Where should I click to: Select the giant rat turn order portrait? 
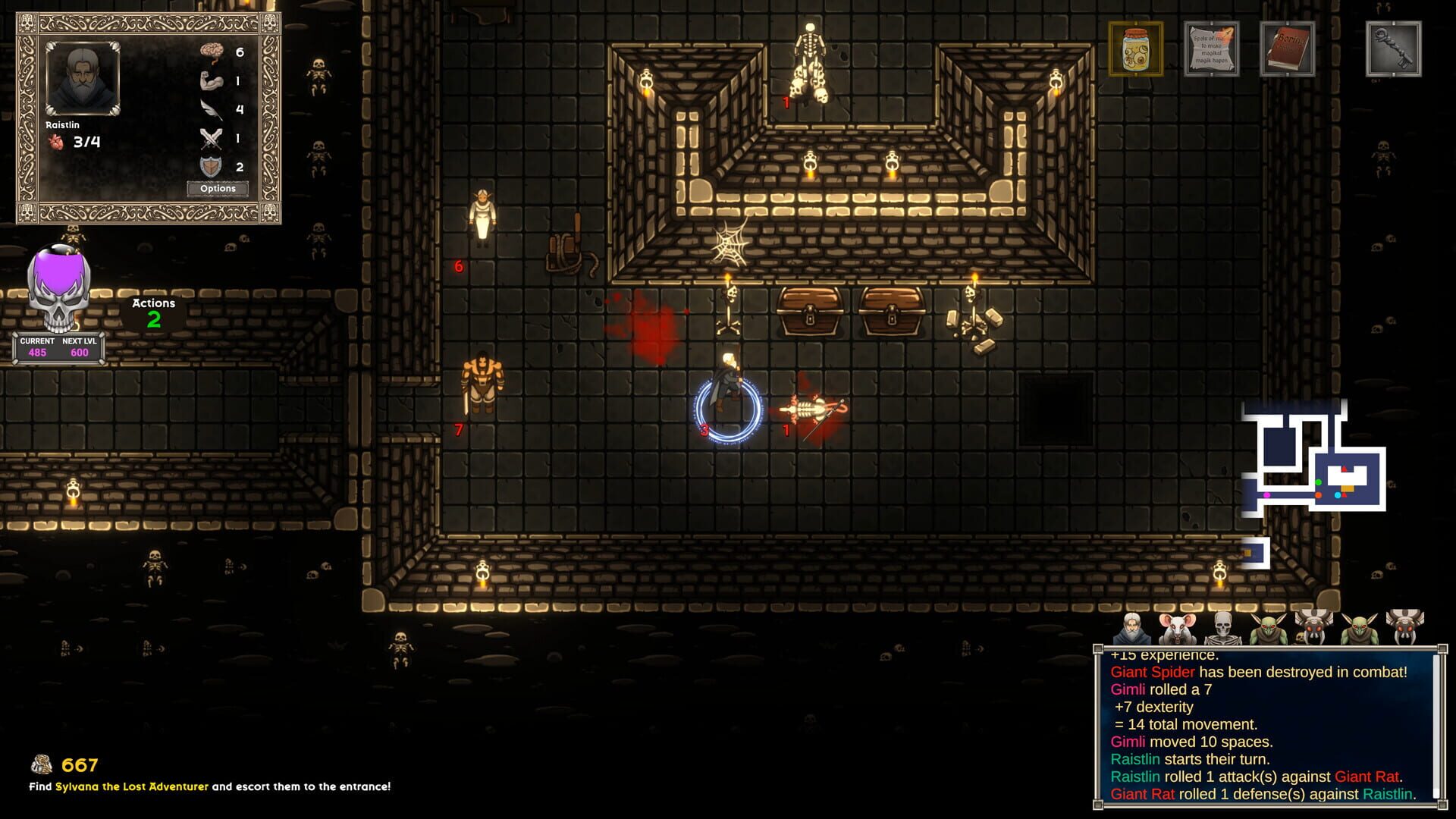1177,629
